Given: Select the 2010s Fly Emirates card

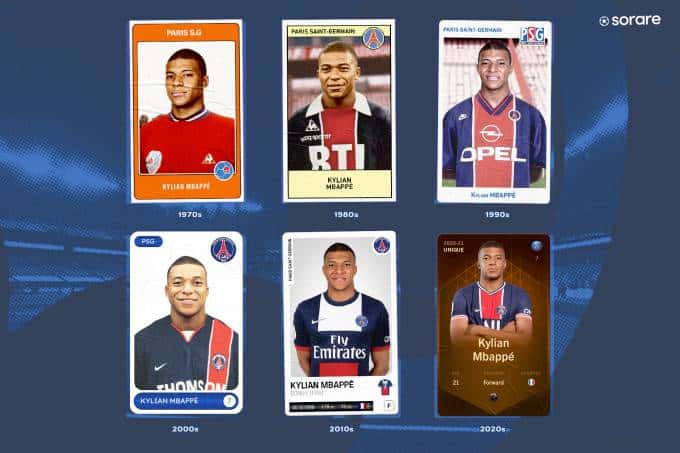Looking at the screenshot, I should pos(339,322).
